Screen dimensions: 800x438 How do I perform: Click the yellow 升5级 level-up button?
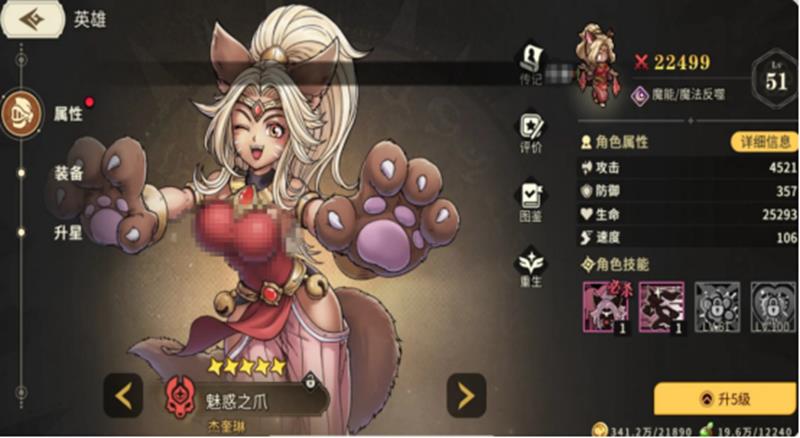coord(725,397)
